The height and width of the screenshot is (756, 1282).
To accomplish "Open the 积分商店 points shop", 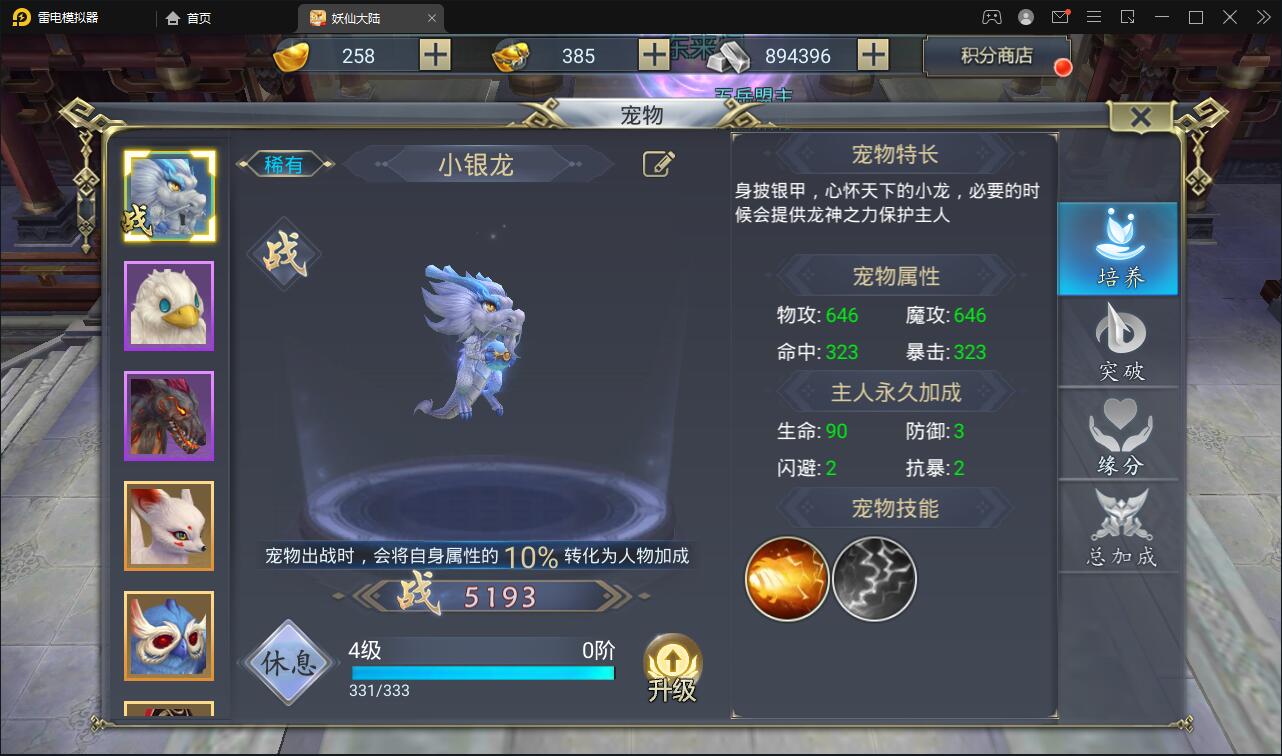I will pyautogui.click(x=994, y=56).
